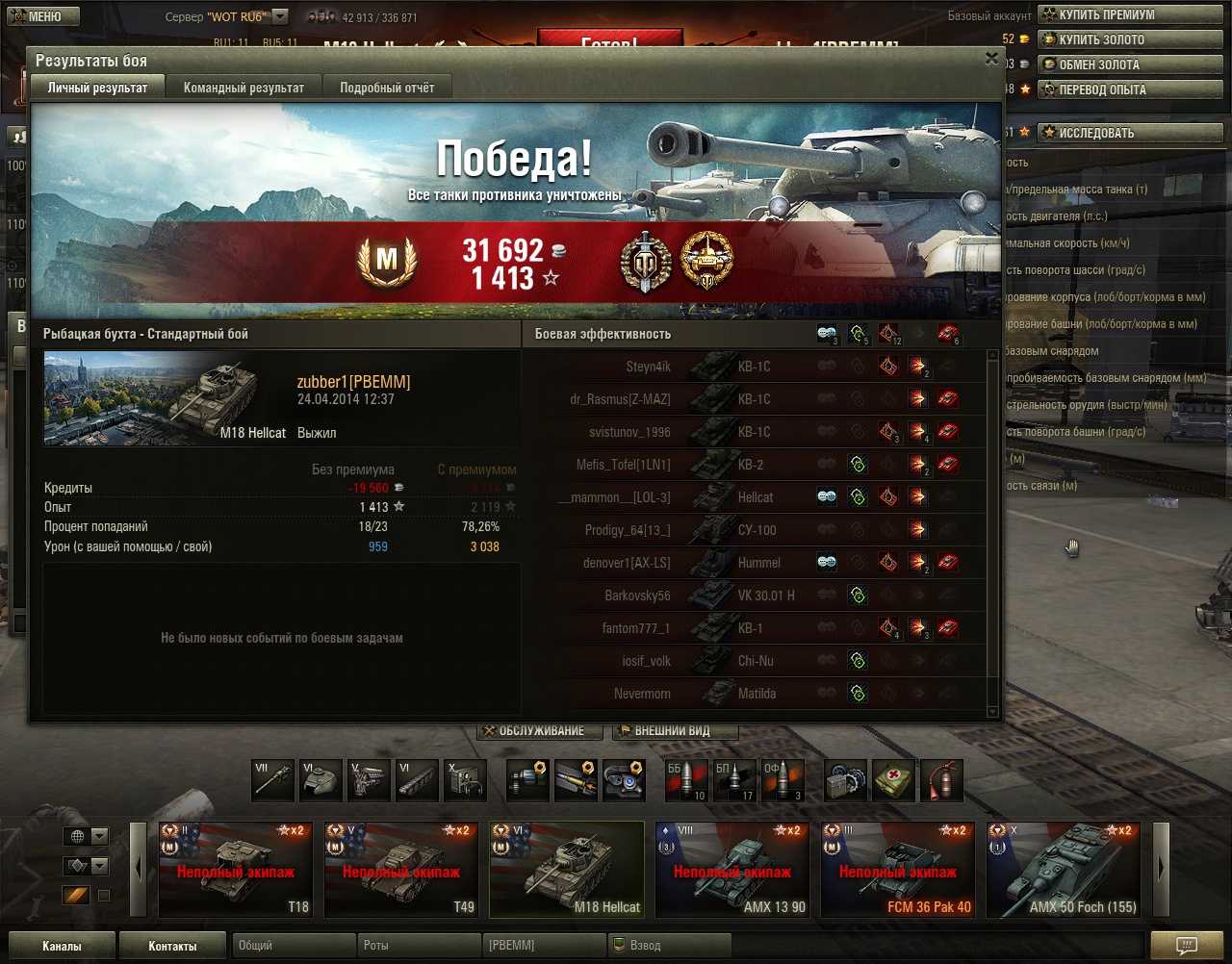Open ОБСЛУЖИВАНИЕ service button
Viewport: 1232px width, 964px height.
[x=540, y=731]
